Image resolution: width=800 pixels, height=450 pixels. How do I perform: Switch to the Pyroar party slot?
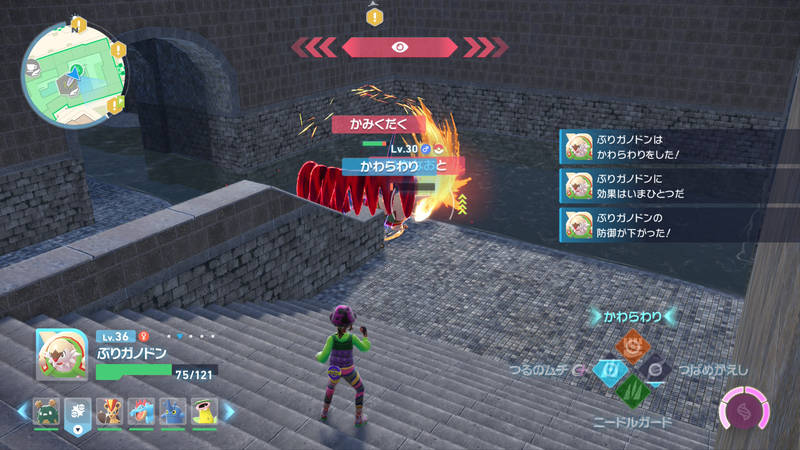click(109, 411)
